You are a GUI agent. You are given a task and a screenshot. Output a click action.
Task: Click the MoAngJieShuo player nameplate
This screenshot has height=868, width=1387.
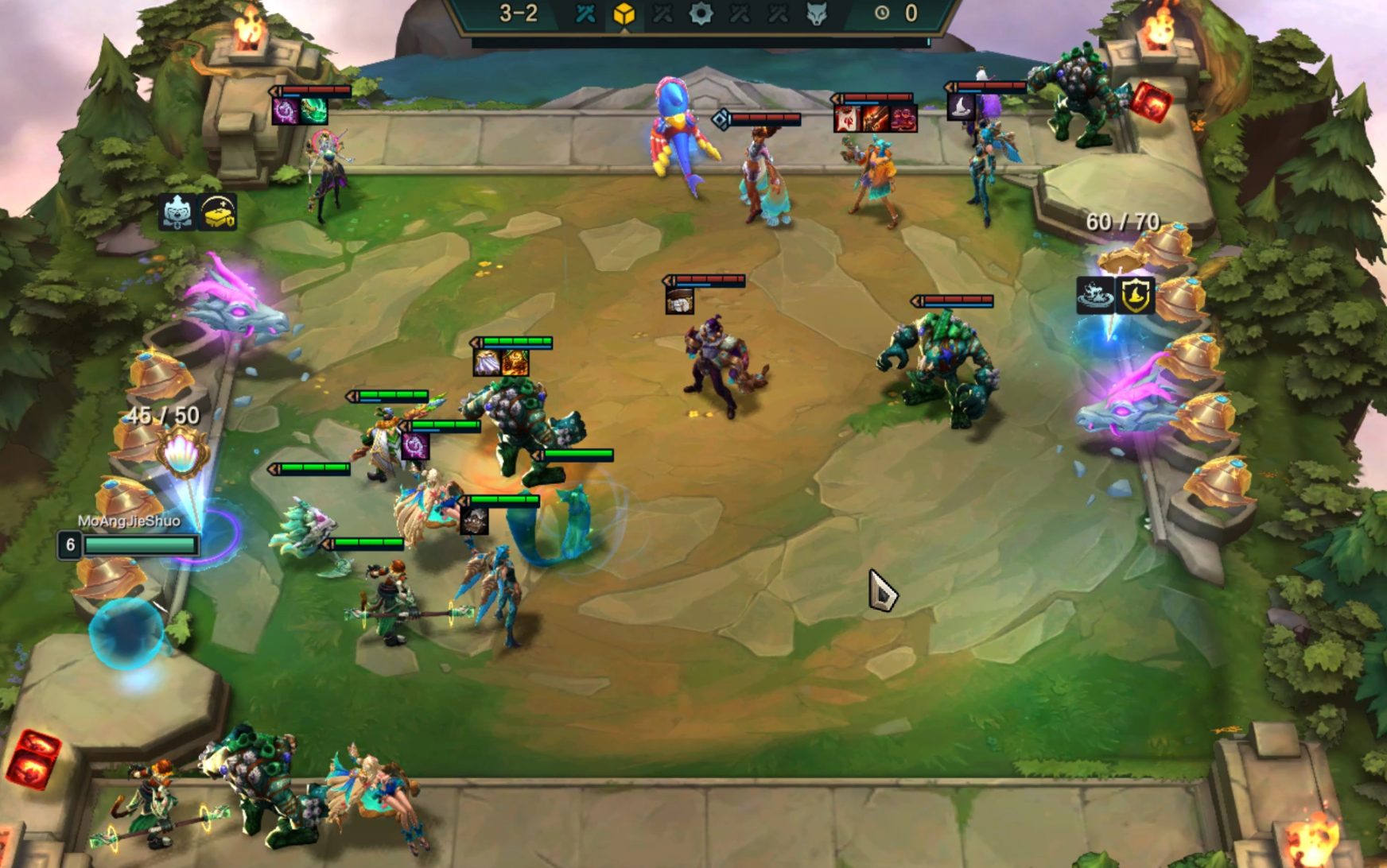(x=129, y=521)
